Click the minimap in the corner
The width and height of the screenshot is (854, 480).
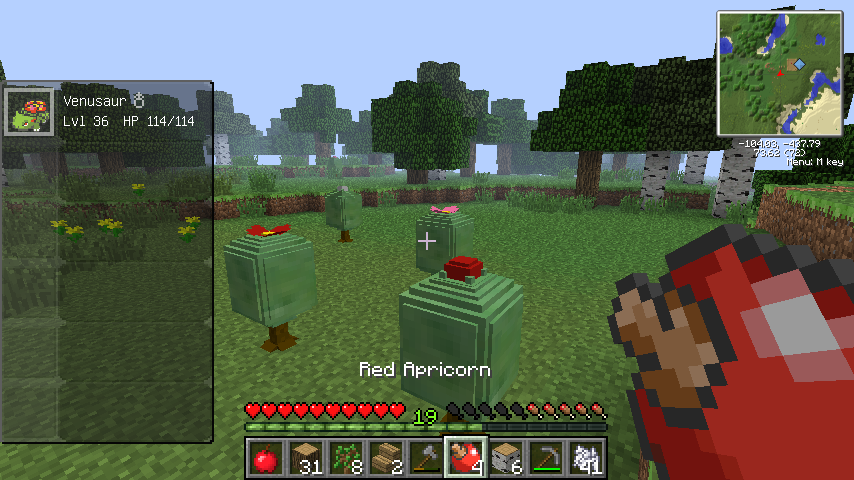pos(780,73)
